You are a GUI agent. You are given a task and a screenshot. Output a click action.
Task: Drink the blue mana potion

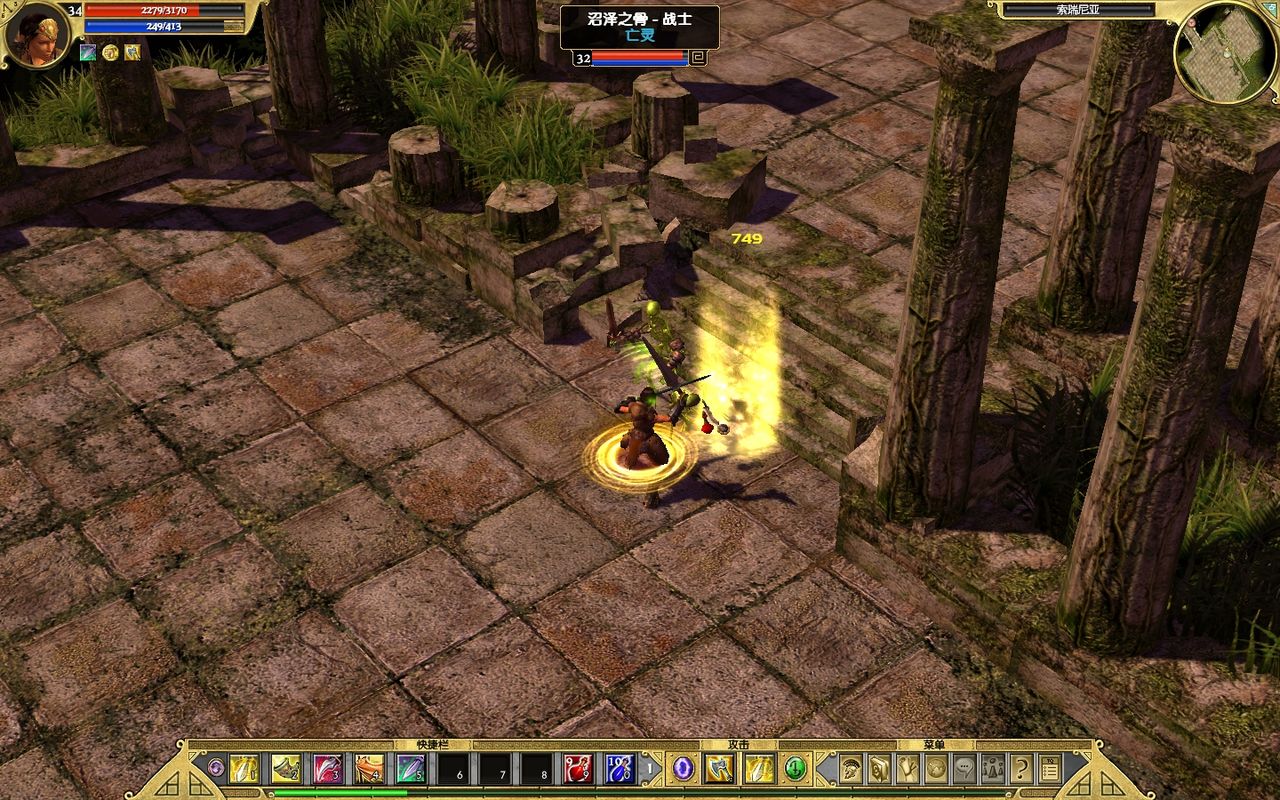619,769
